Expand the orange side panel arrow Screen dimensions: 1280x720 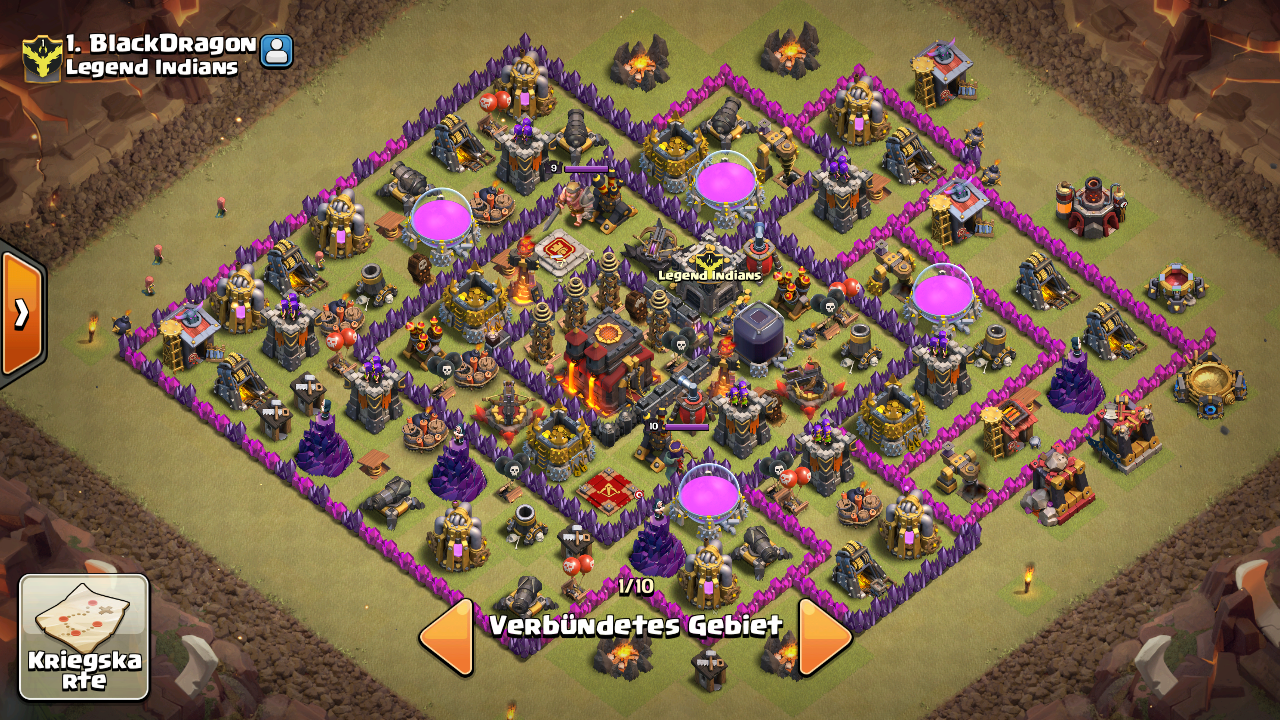21,314
